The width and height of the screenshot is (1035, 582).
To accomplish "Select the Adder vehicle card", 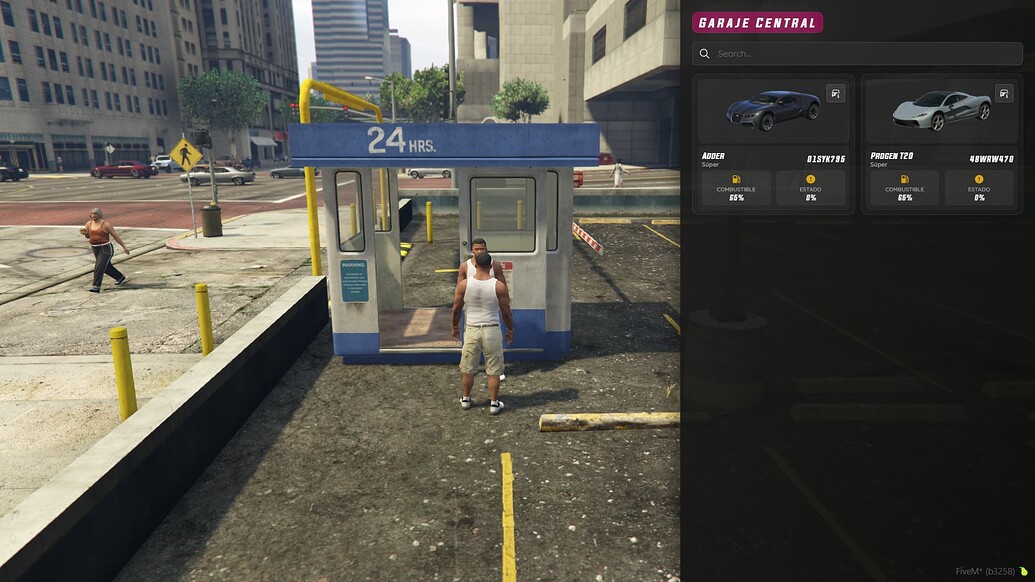I will pos(772,145).
